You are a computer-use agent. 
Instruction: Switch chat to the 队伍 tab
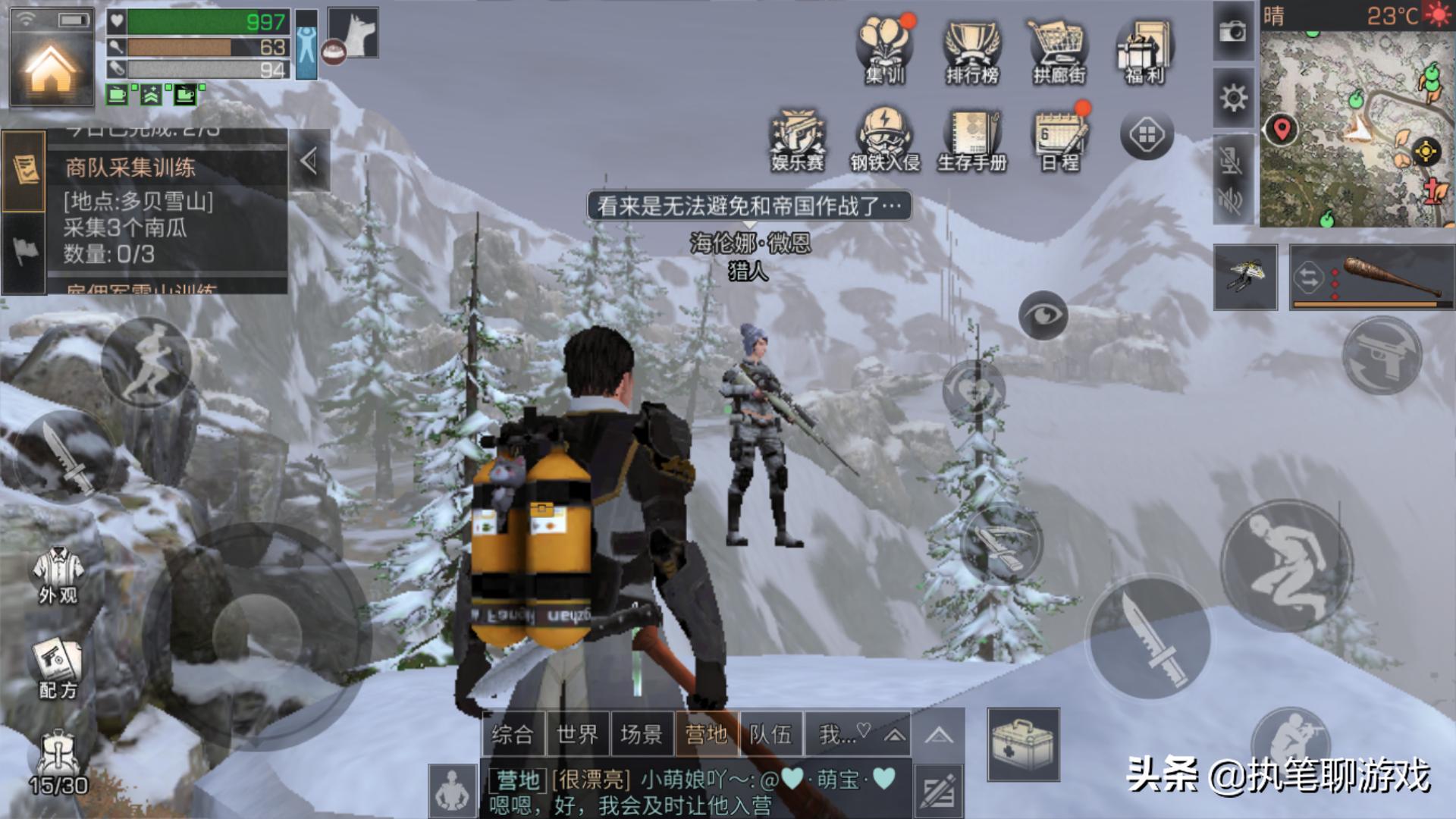pos(770,734)
